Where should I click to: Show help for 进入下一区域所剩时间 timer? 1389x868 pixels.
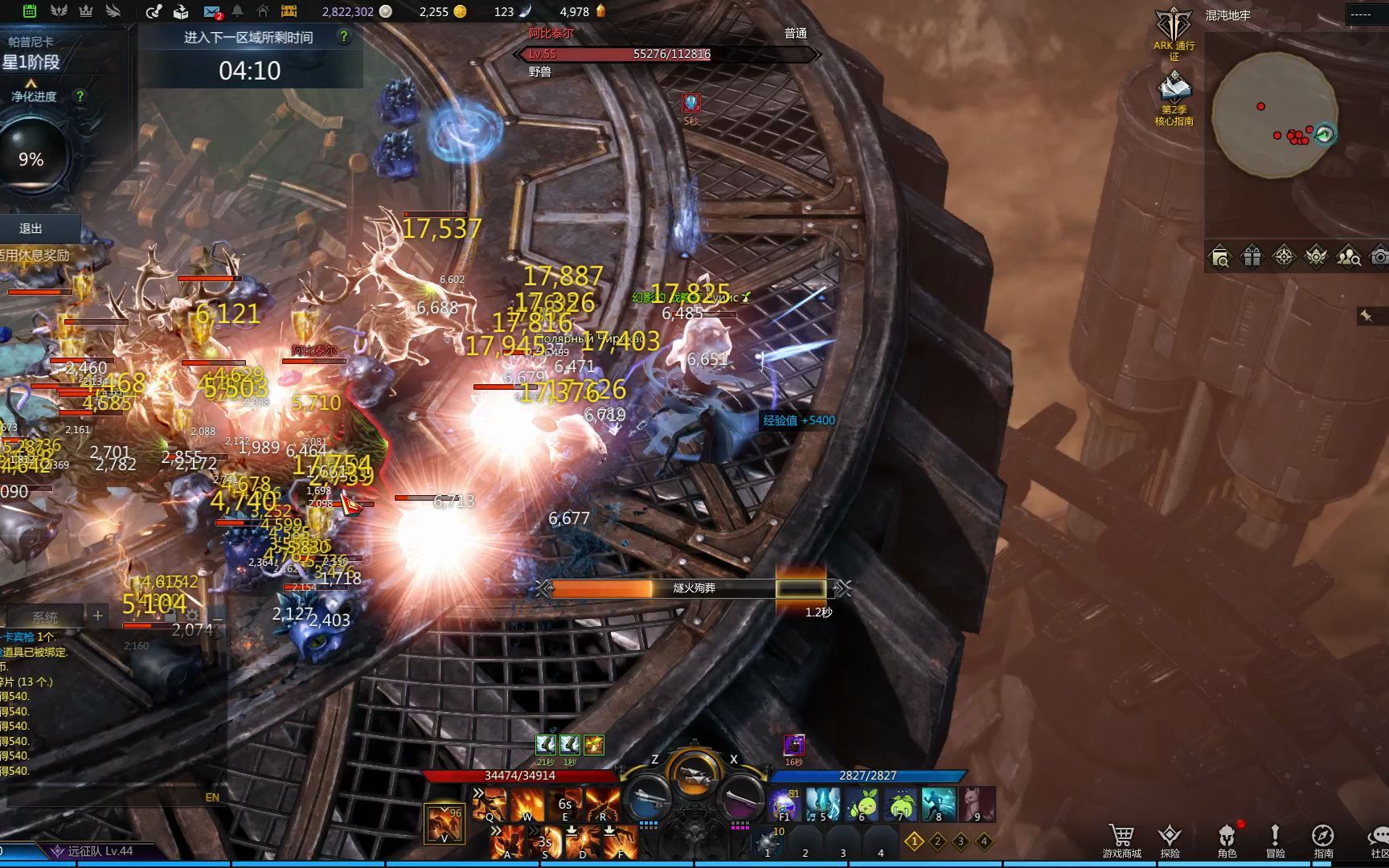[344, 37]
